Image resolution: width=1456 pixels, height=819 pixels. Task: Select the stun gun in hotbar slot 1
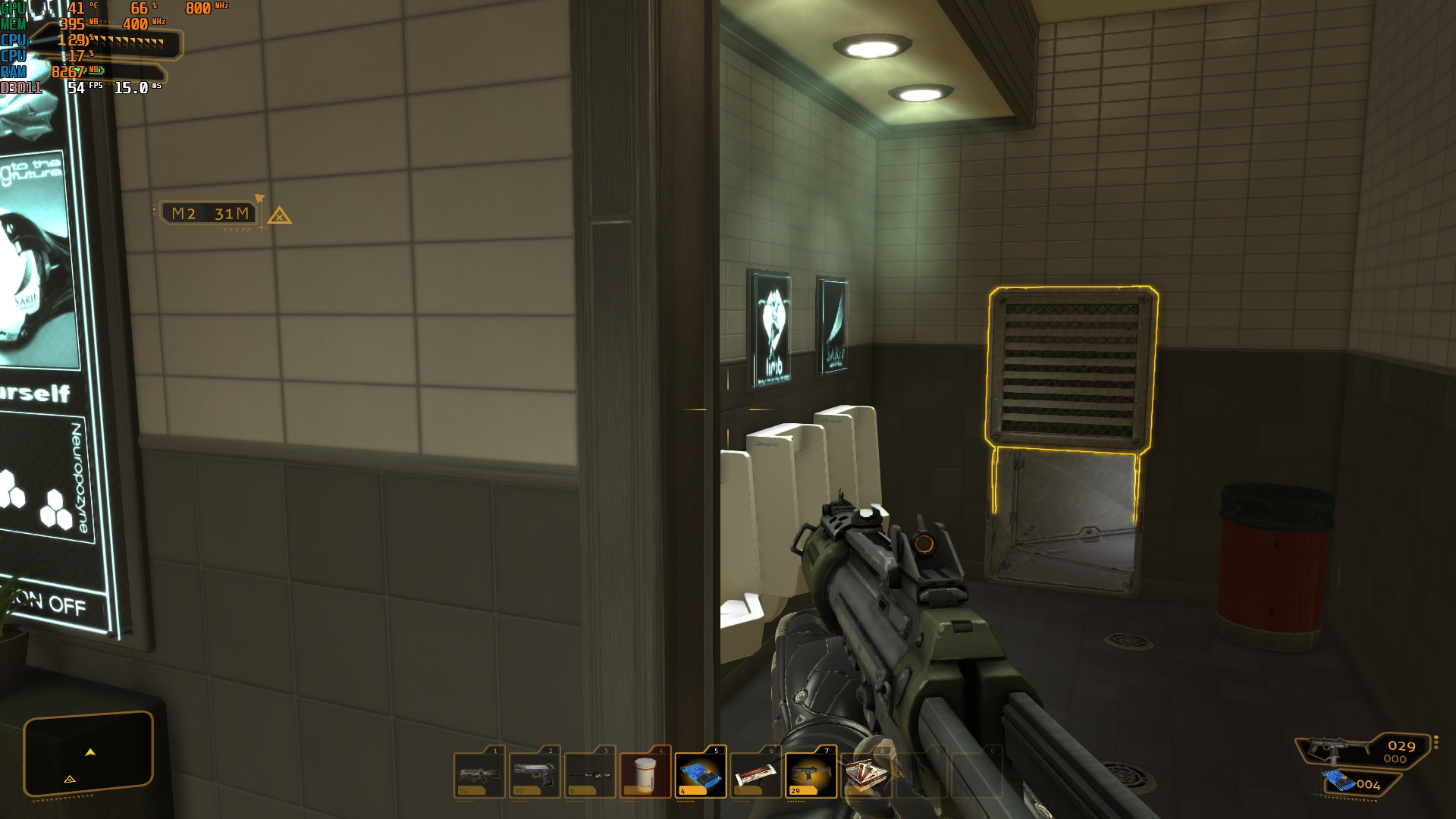click(480, 773)
